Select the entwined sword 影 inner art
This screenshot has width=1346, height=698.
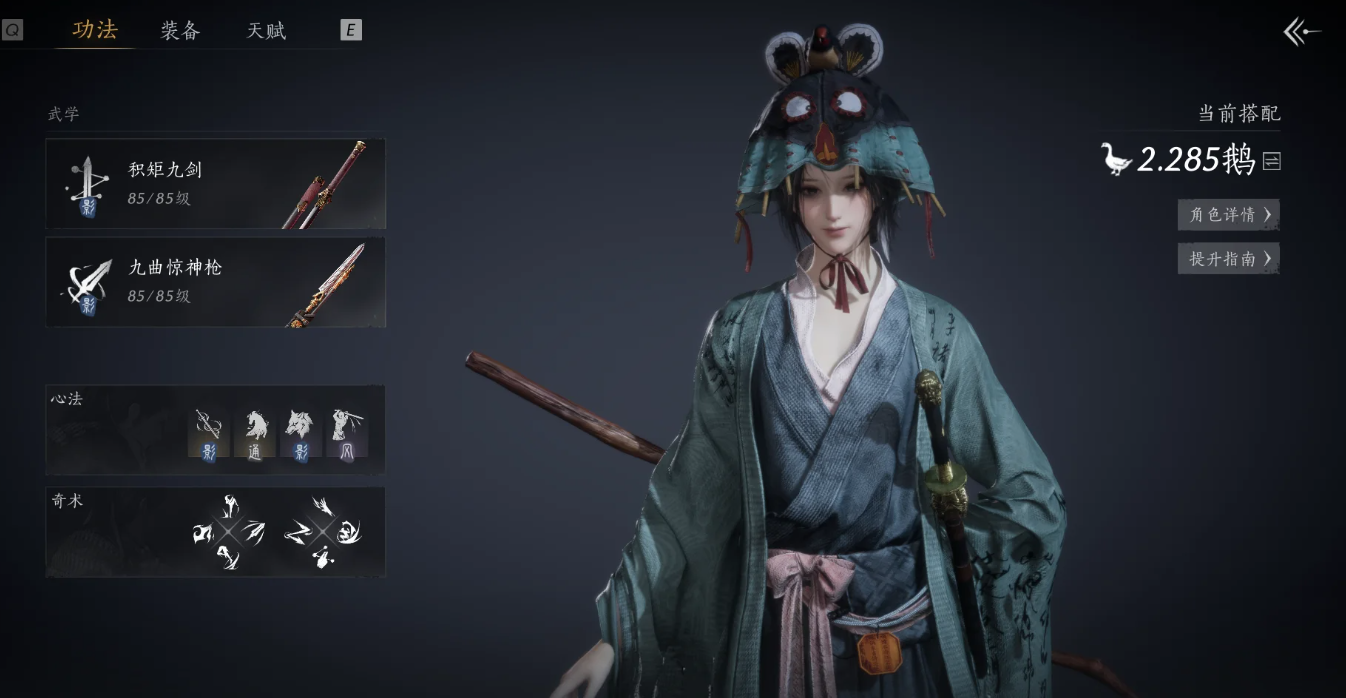click(209, 433)
